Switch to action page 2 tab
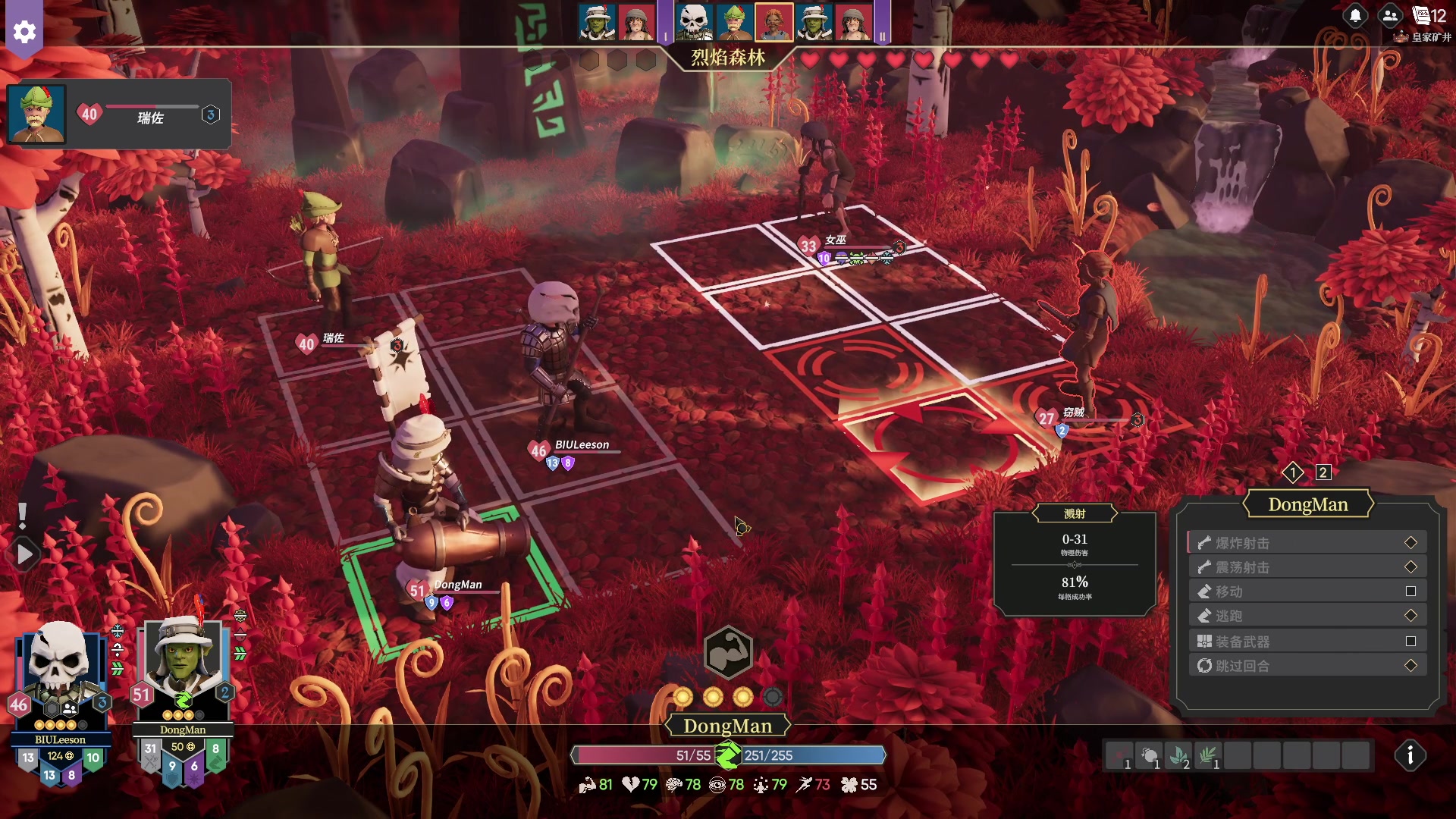Screen dimensions: 1456x819 coord(1323,472)
